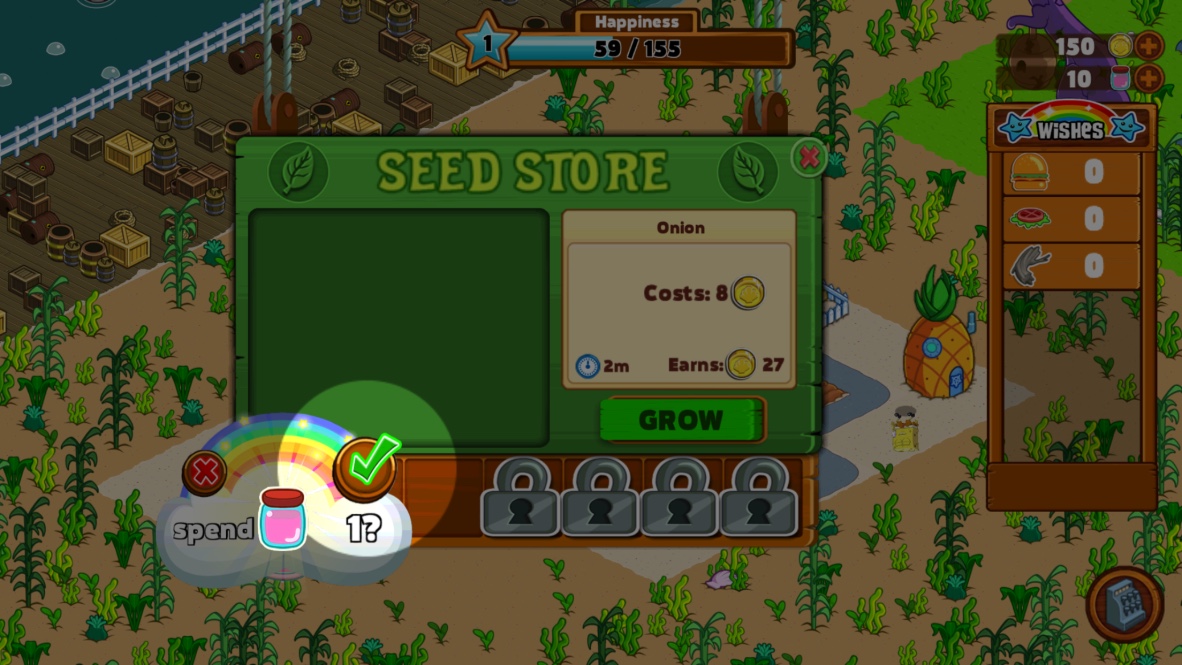Grow the Onion seed
This screenshot has width=1182, height=665.
pyautogui.click(x=681, y=420)
